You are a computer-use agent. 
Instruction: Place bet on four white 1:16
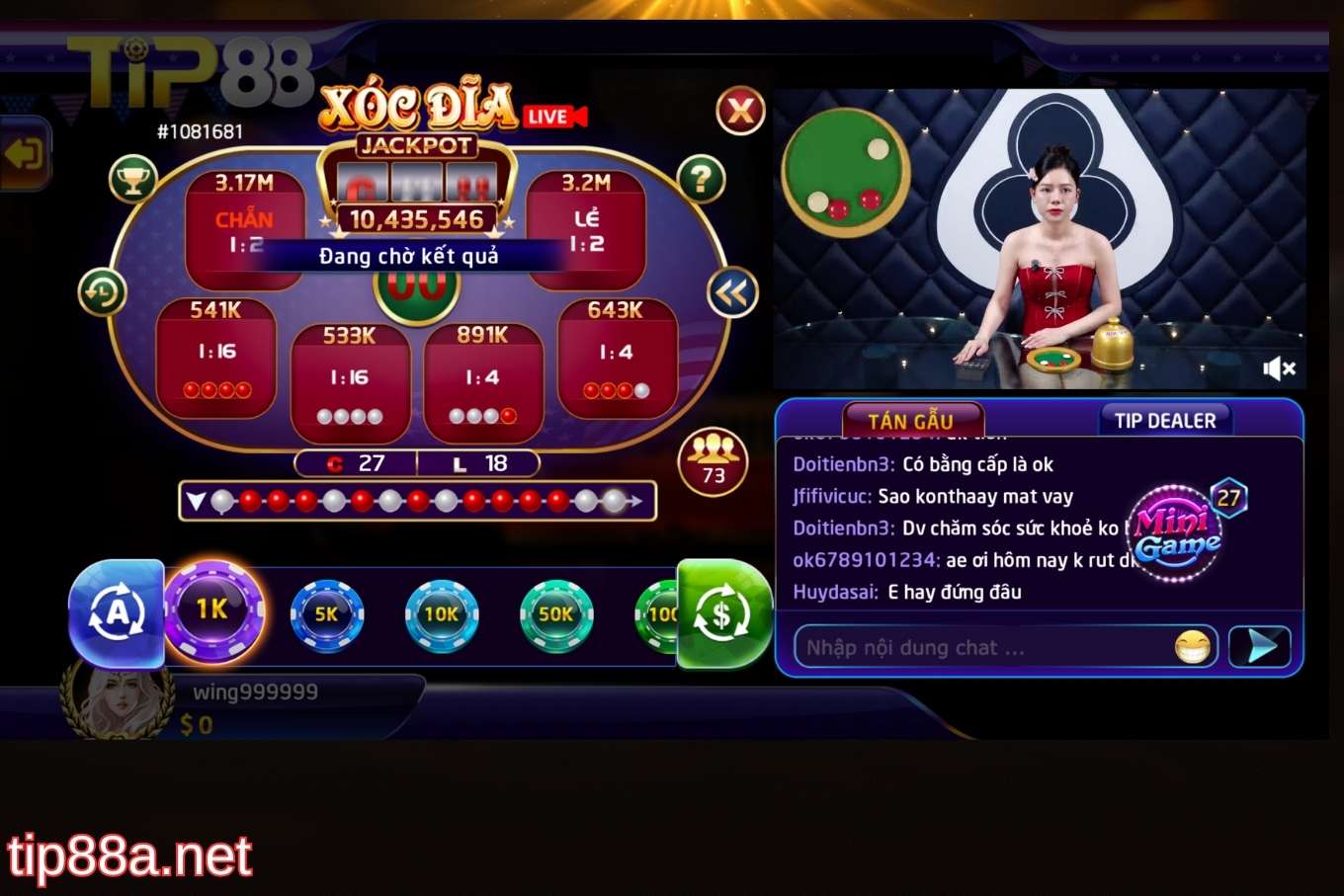coord(350,383)
